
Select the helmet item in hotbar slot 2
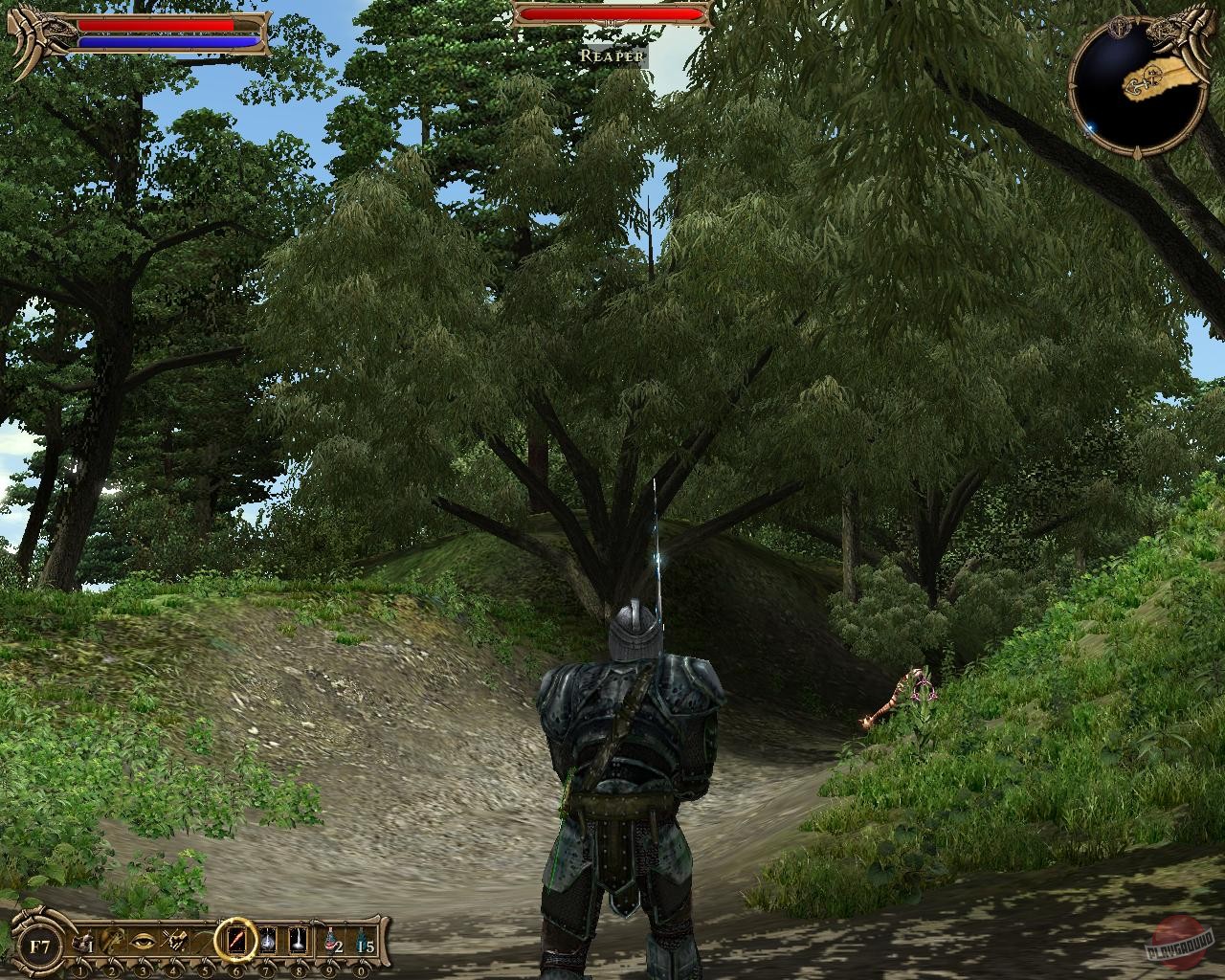coord(111,940)
